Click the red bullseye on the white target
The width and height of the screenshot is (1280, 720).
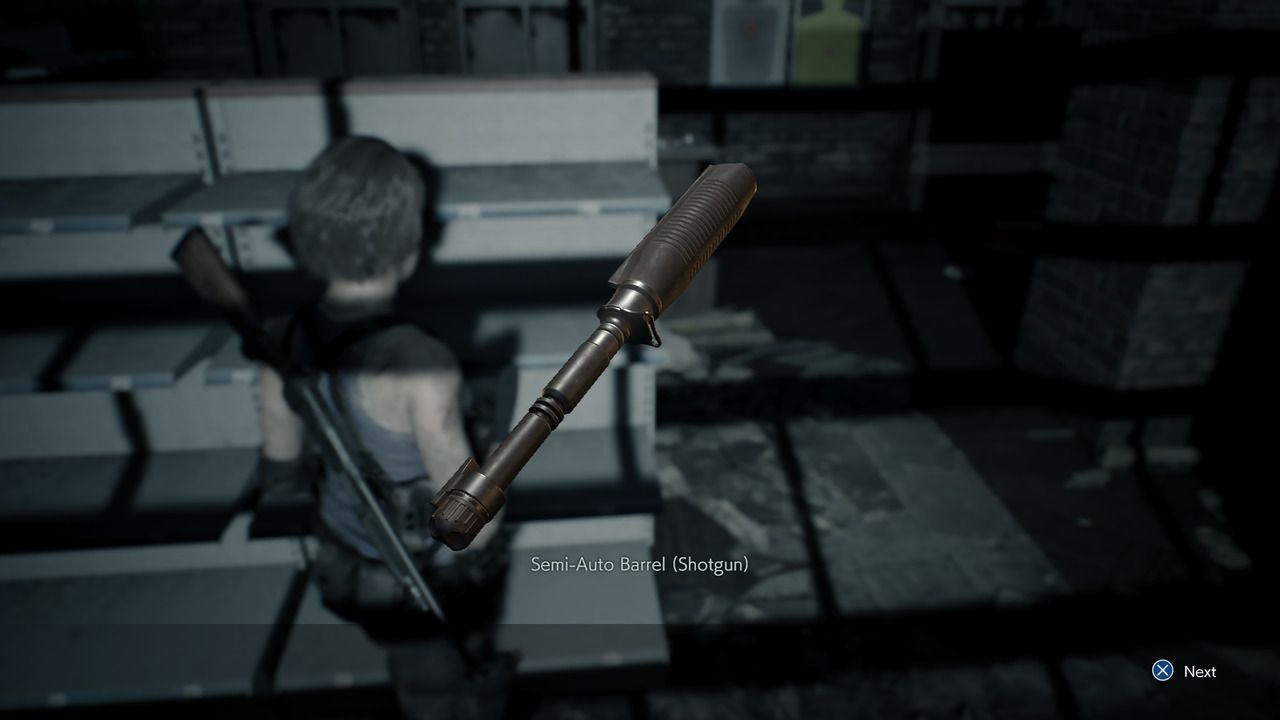point(749,30)
